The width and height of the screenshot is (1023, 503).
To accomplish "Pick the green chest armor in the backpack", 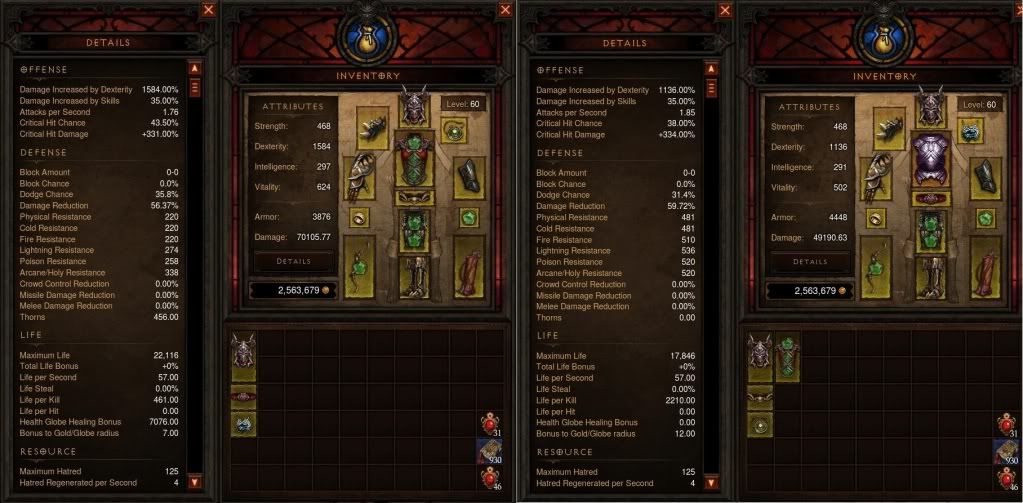I will 788,358.
